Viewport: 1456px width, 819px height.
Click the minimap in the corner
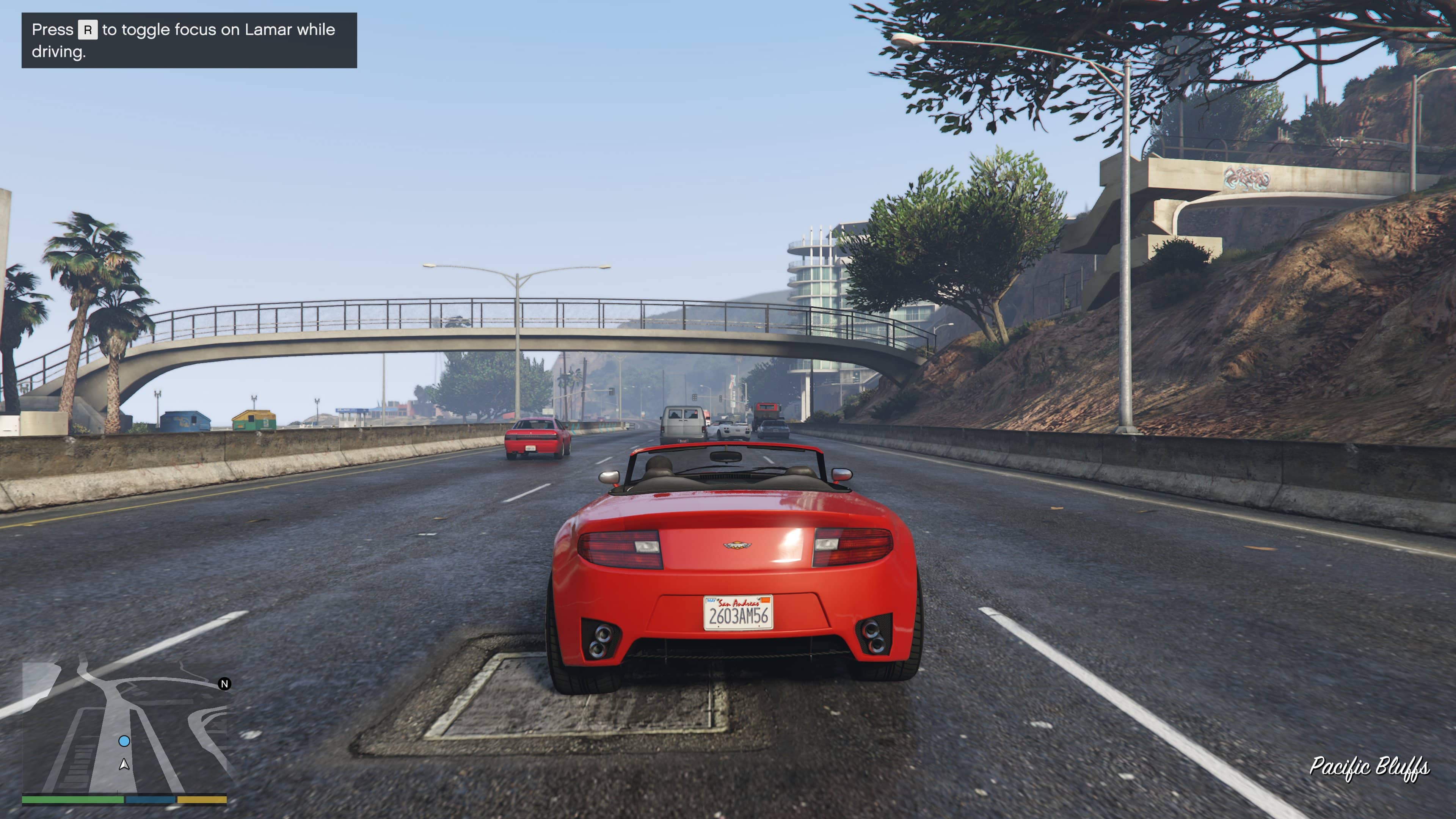pos(124,729)
